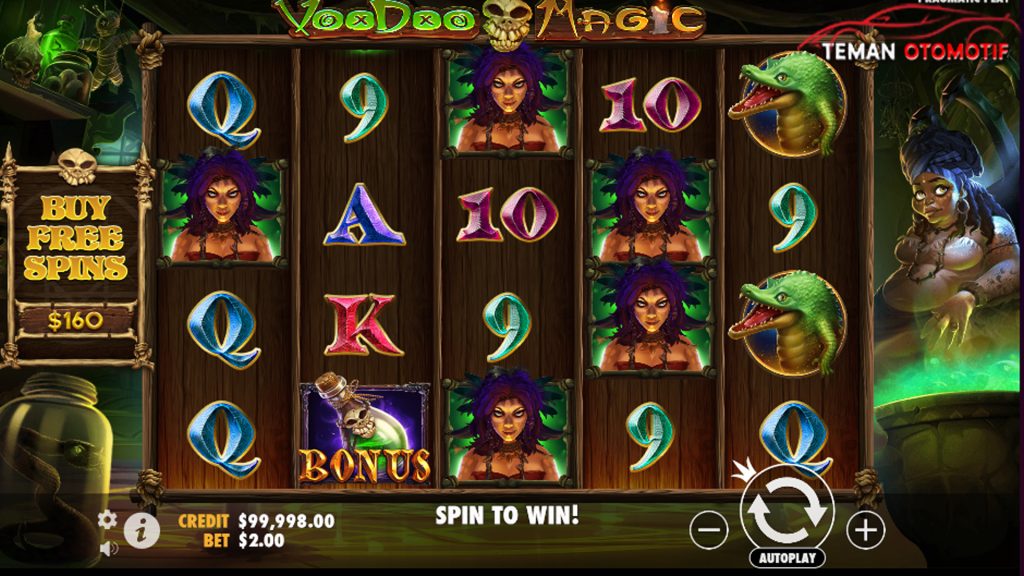Spin the reels with the circular arrows button
Viewport: 1024px width, 576px height.
coord(786,509)
